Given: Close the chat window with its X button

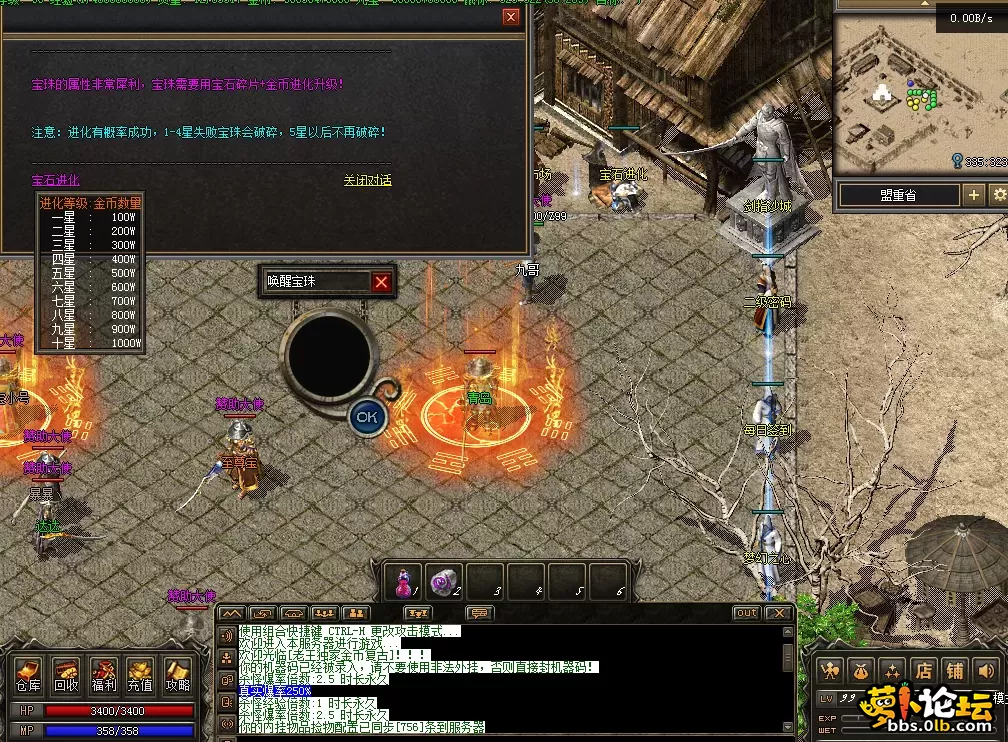Looking at the screenshot, I should click(x=780, y=613).
